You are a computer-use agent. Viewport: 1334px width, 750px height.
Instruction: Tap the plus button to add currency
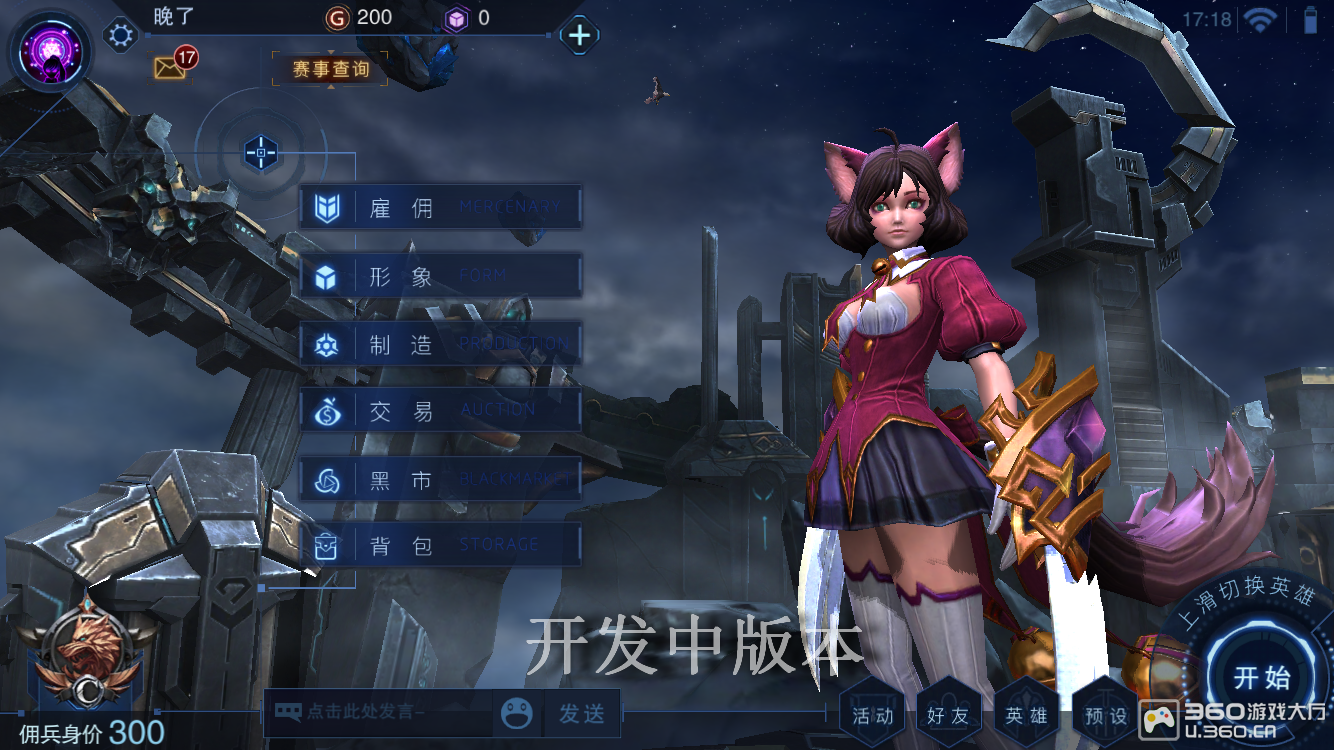tap(579, 35)
